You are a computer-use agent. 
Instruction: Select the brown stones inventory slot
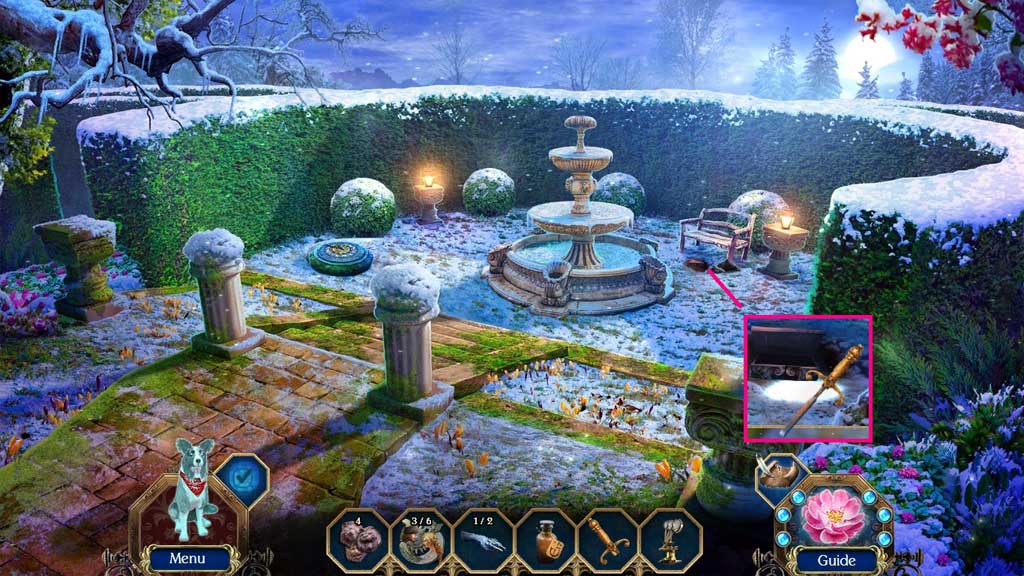(x=358, y=539)
